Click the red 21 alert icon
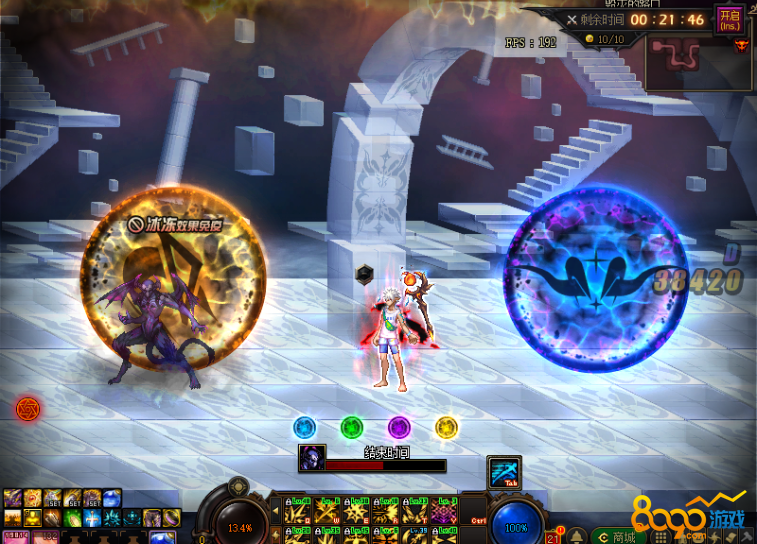Viewport: 757px width, 544px height. (x=553, y=536)
